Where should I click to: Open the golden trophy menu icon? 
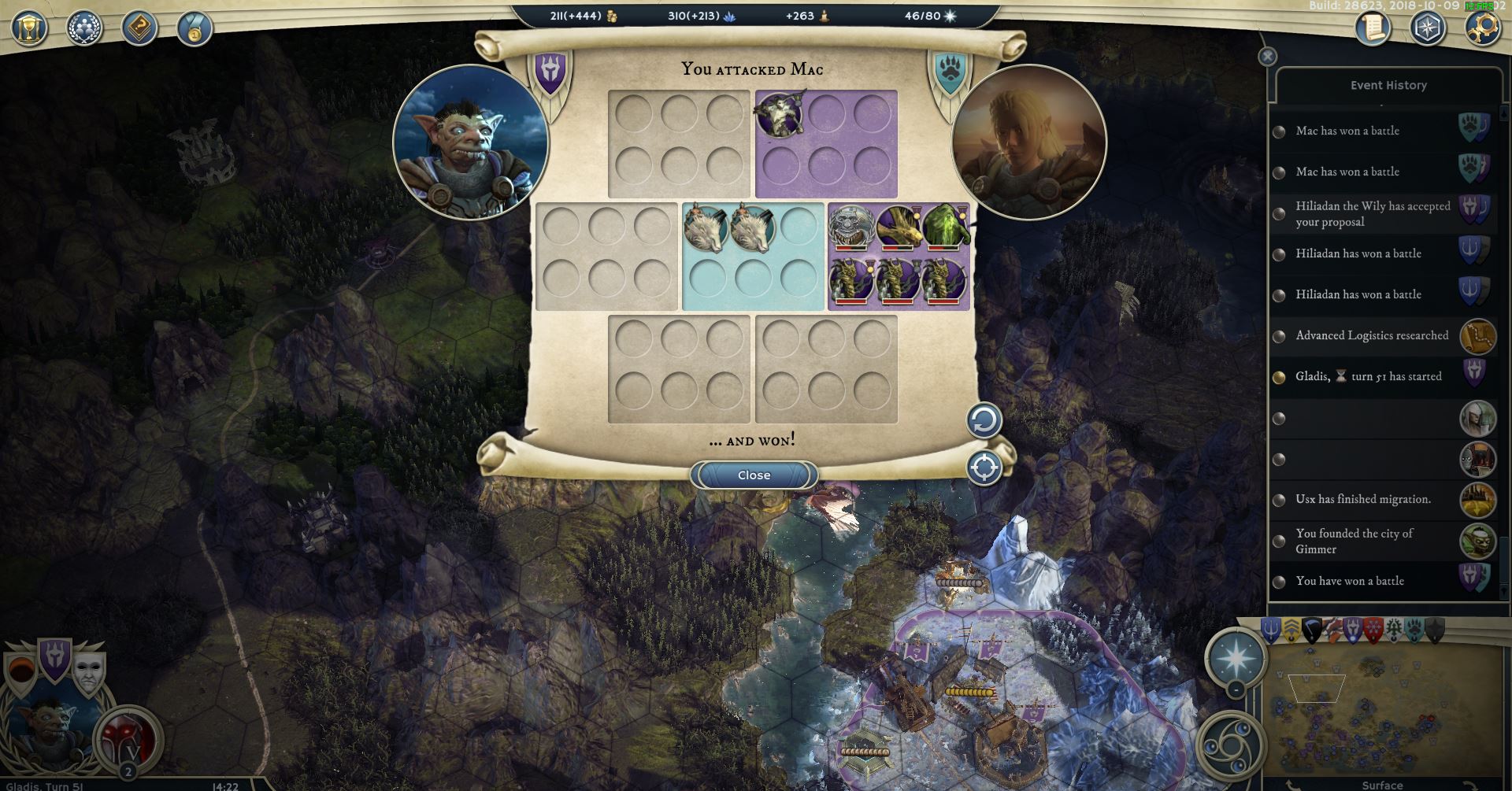click(x=29, y=28)
